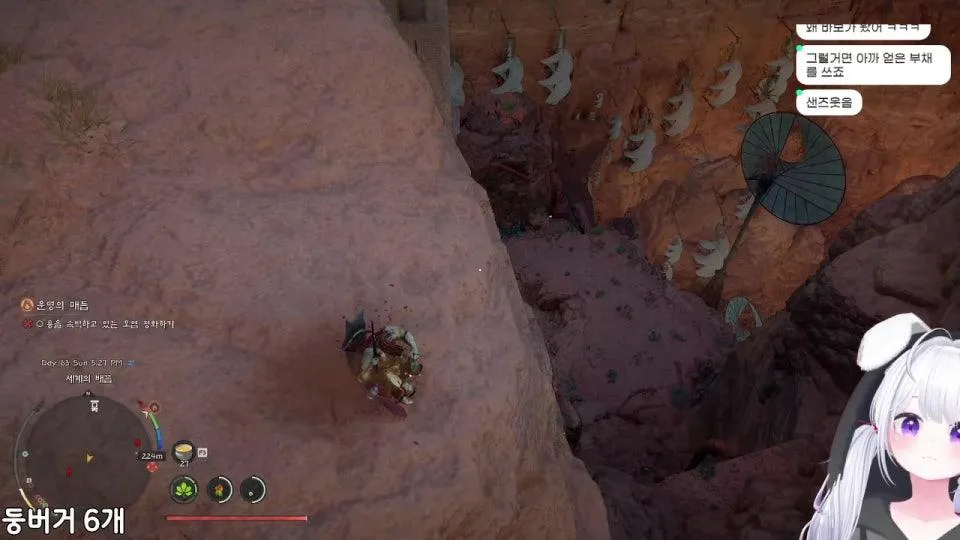Click the chat message mentioning 부채
Image resolution: width=960 pixels, height=540 pixels.
click(871, 65)
